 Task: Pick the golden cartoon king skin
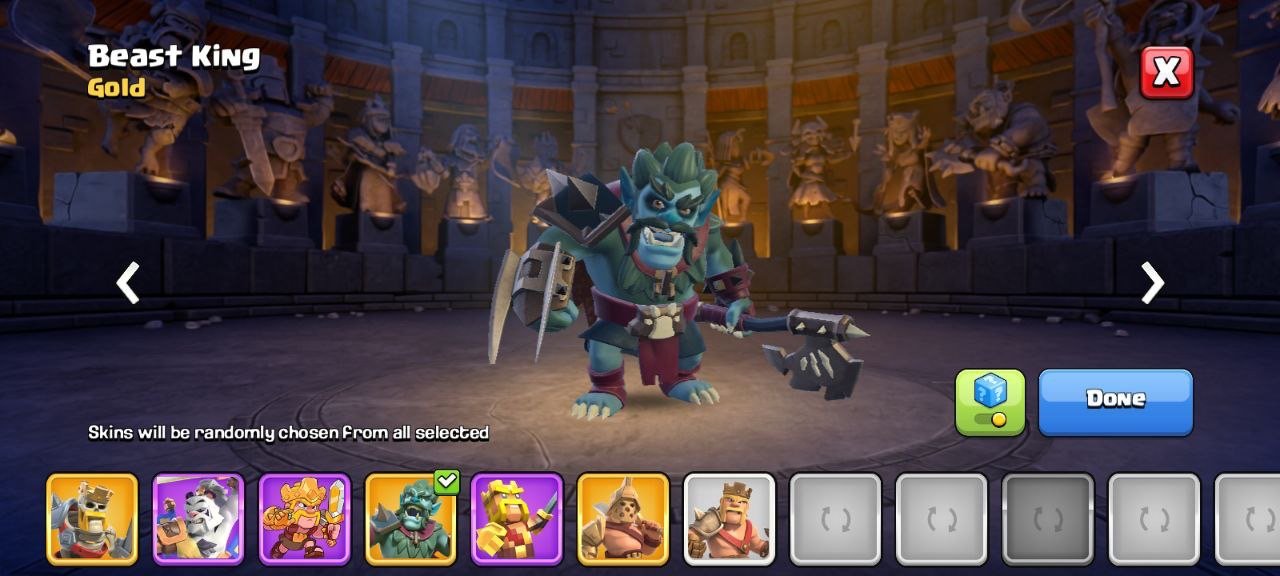[304, 519]
